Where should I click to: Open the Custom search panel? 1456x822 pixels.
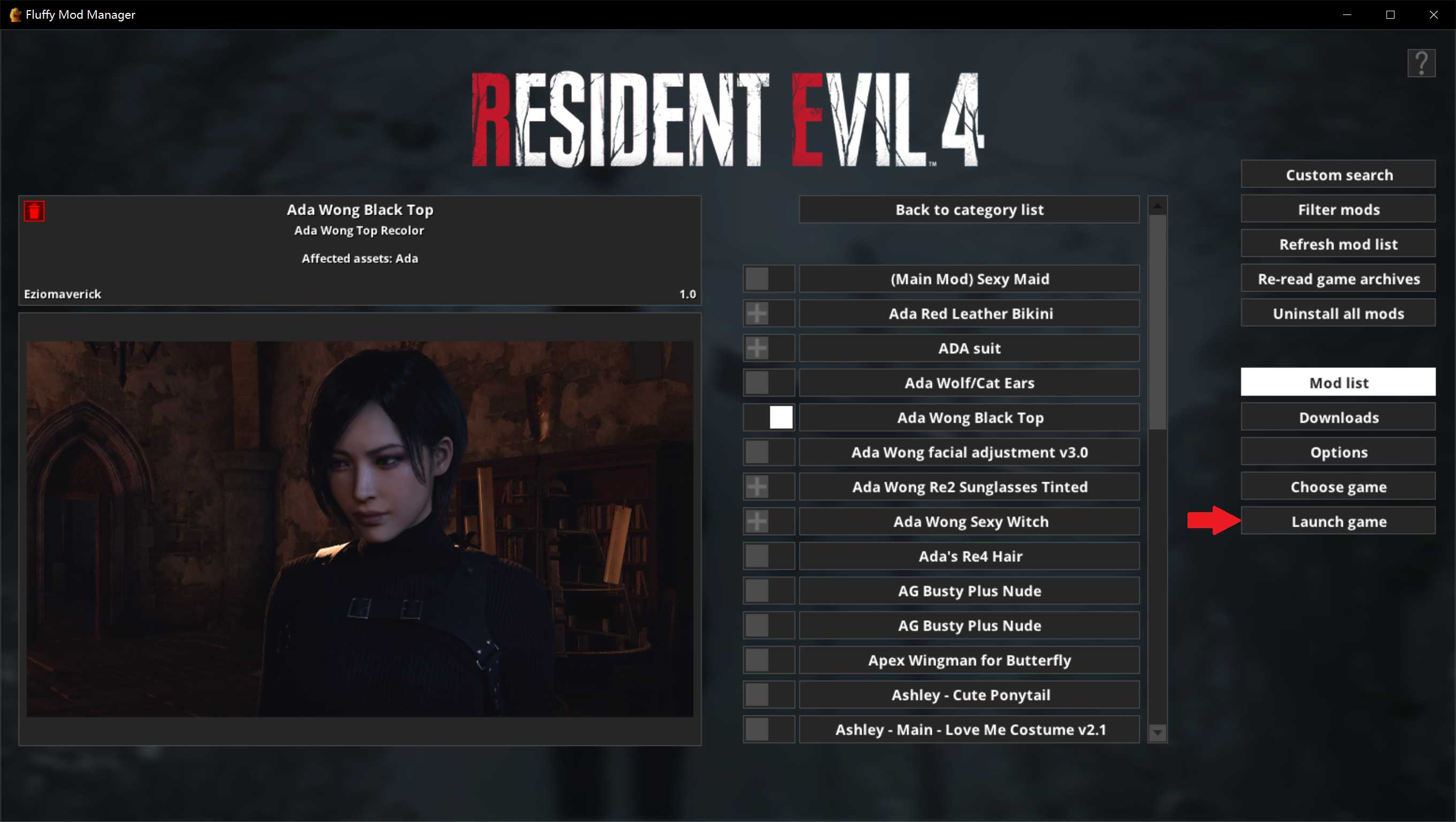click(1338, 174)
